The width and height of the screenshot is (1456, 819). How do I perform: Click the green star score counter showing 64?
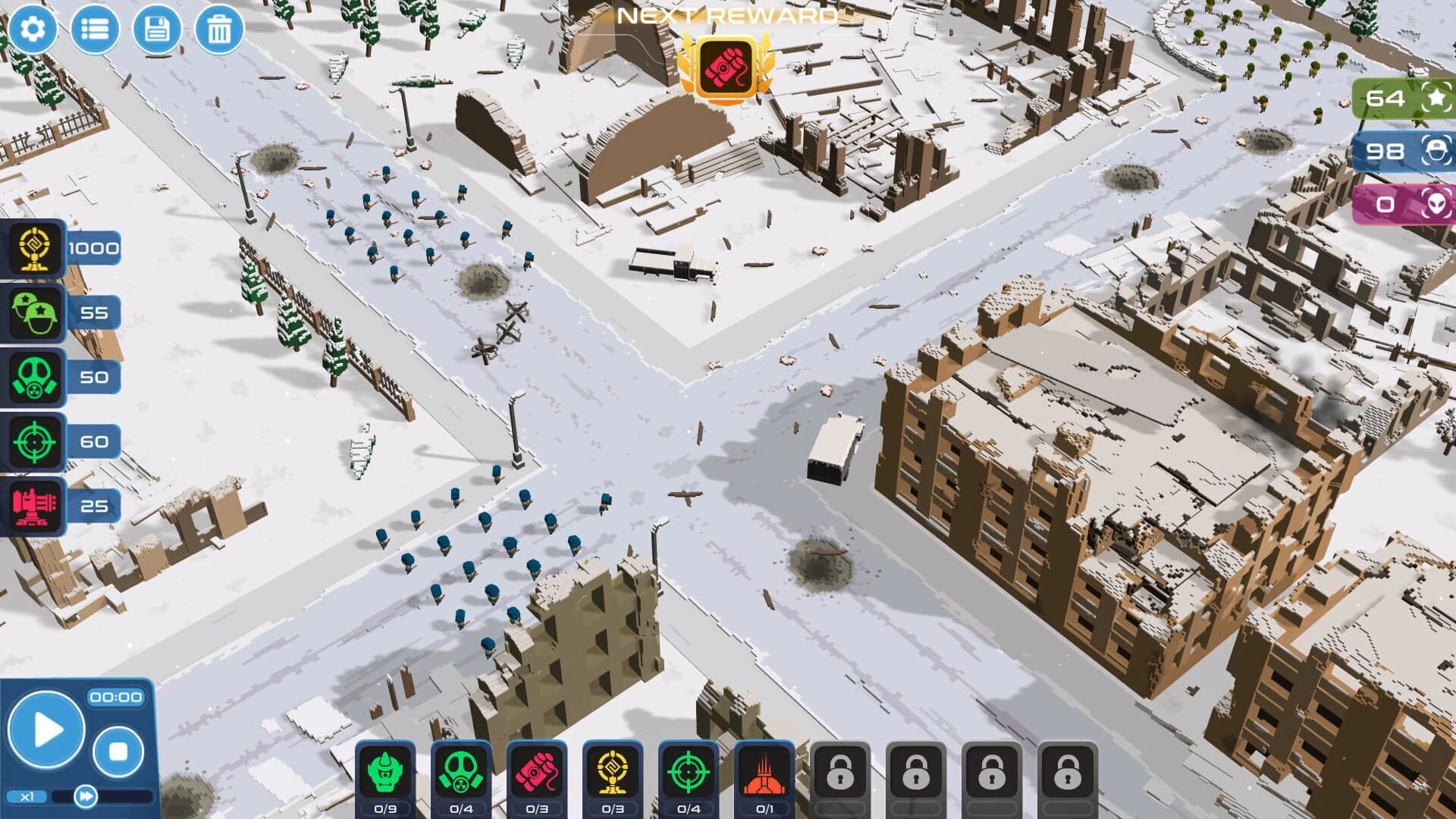[1400, 99]
